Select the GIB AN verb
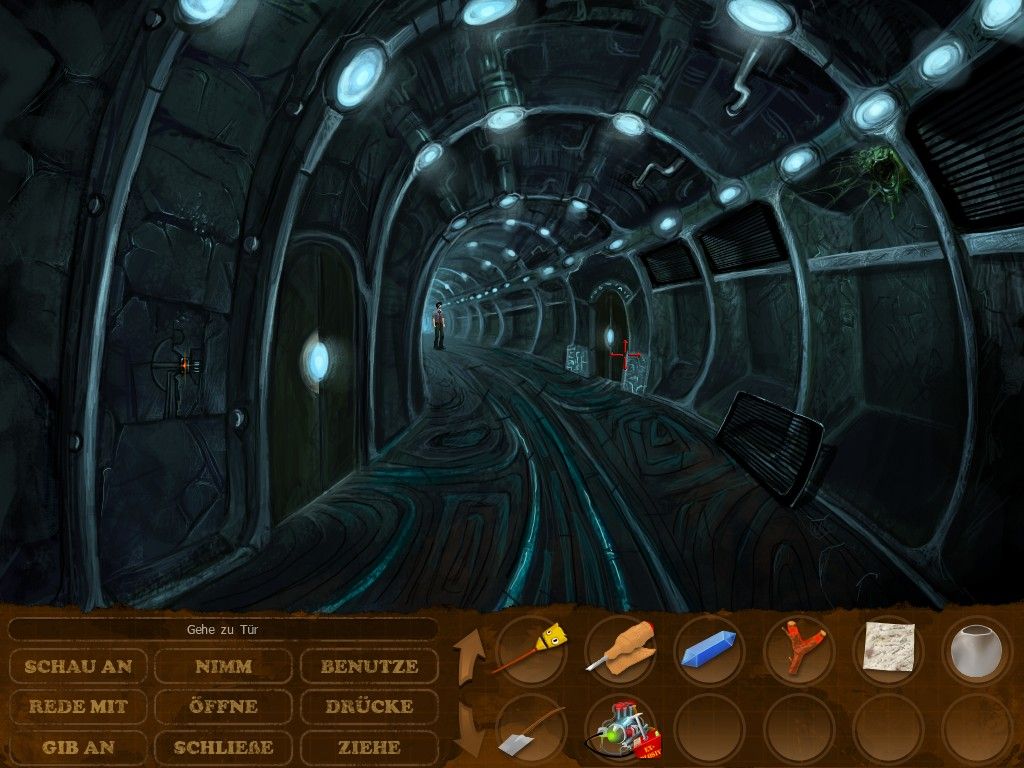1024x768 pixels. pos(79,747)
